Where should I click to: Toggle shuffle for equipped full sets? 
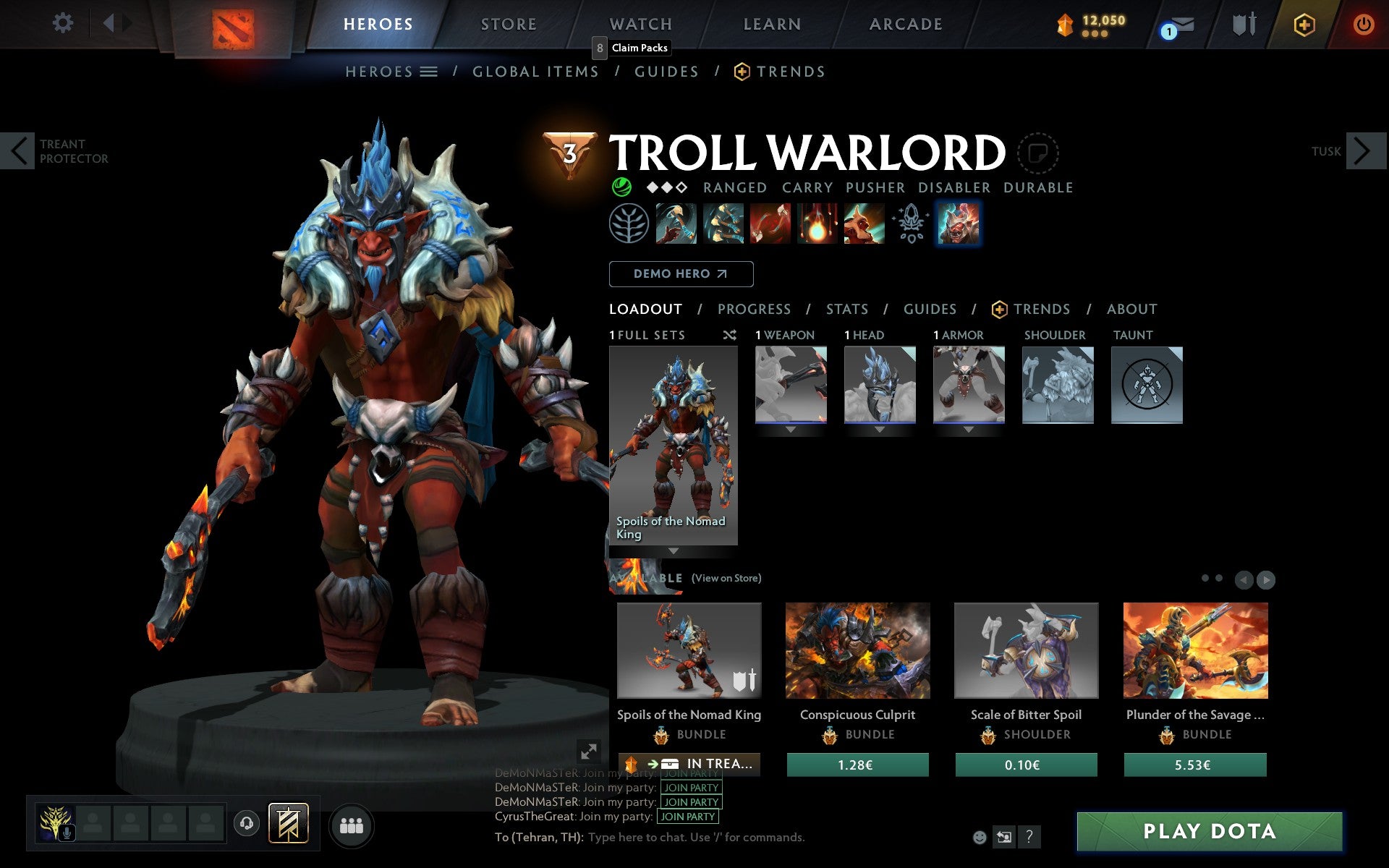point(729,335)
